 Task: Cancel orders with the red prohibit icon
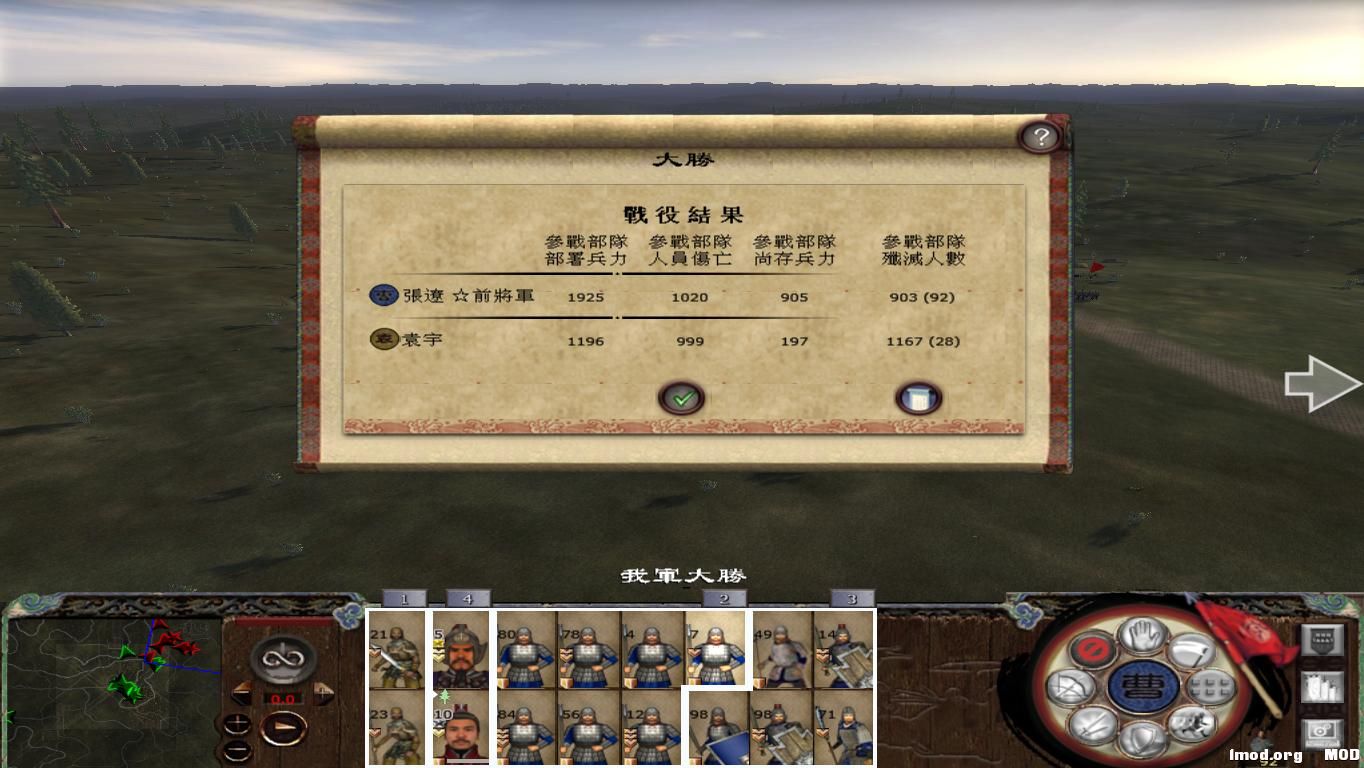[1090, 650]
